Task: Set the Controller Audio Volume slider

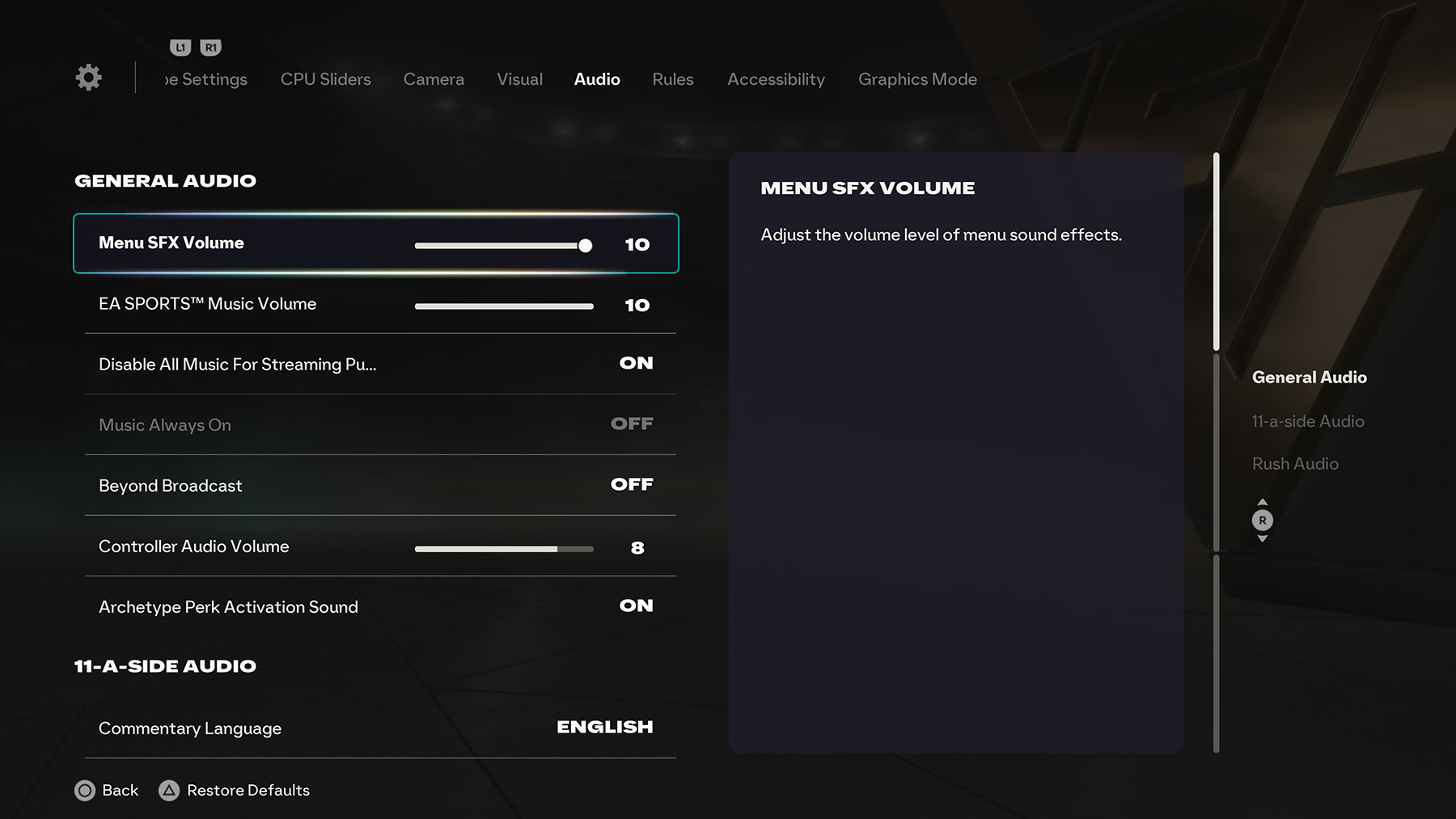Action: coord(503,549)
